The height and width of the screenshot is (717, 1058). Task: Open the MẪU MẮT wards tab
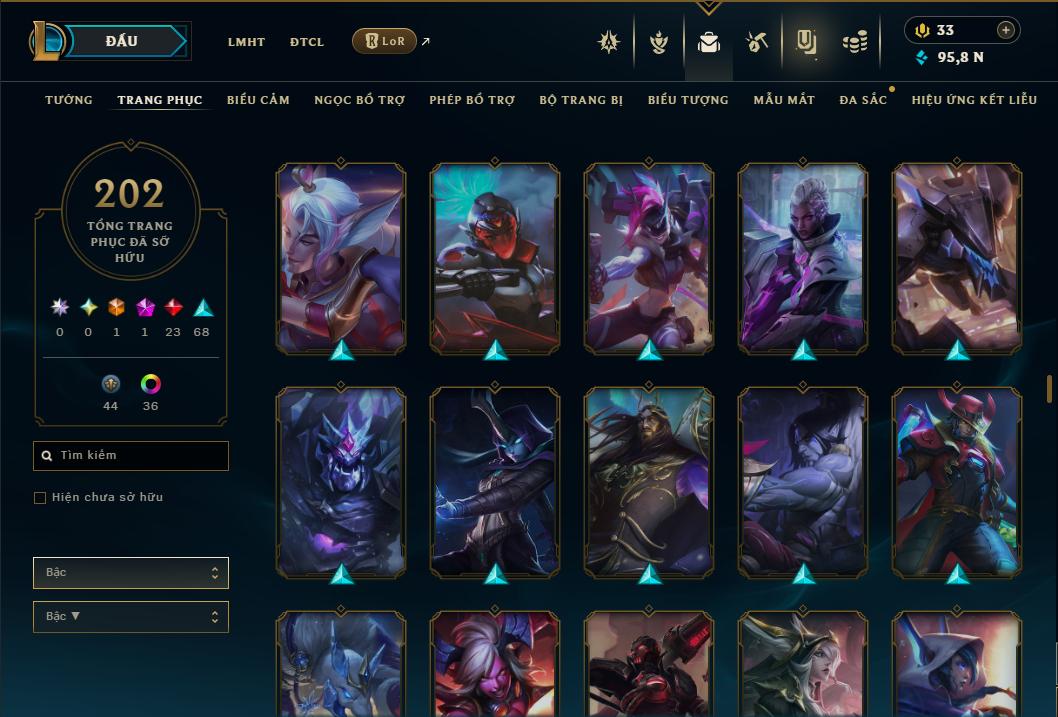click(x=784, y=100)
